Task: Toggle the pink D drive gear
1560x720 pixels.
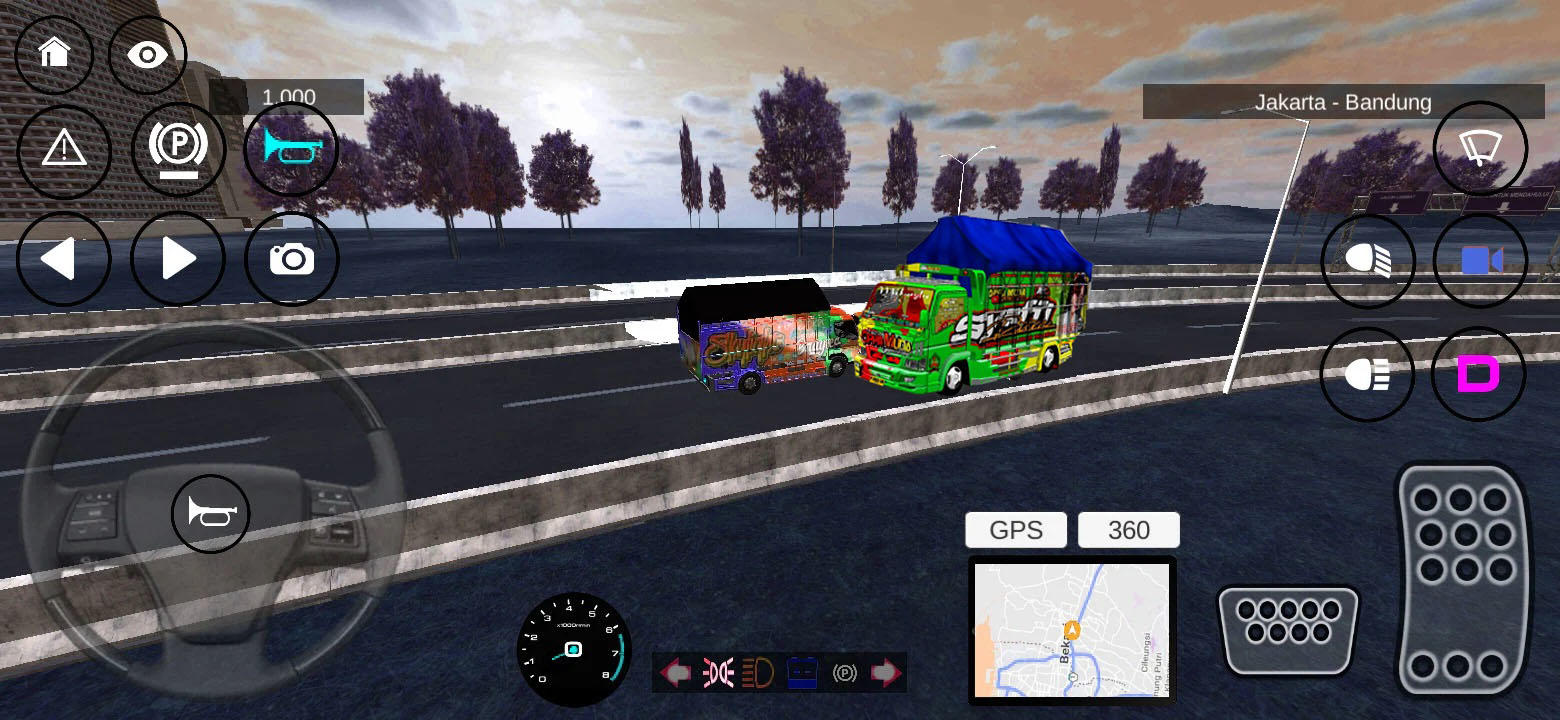Action: 1479,374
